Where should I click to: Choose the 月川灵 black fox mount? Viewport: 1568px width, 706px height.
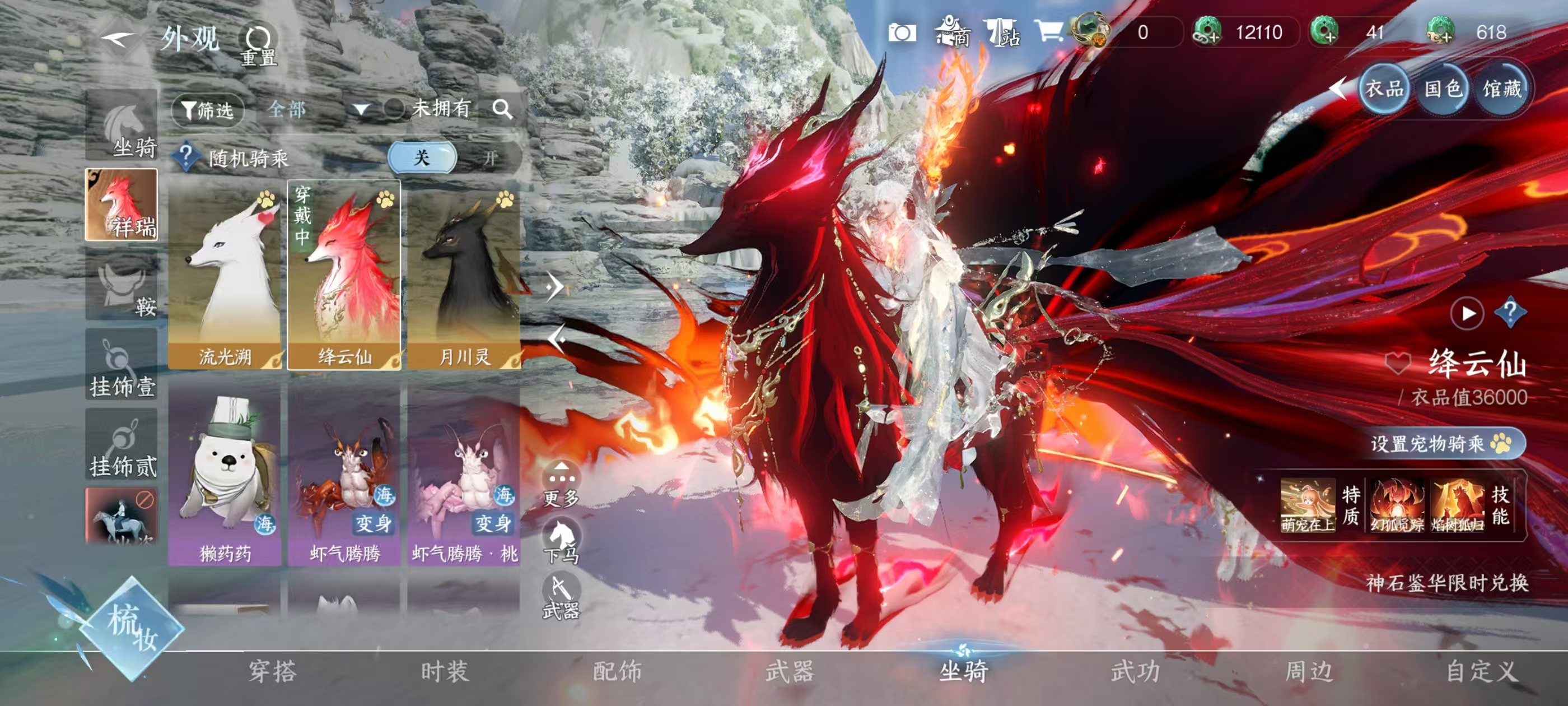pyautogui.click(x=464, y=275)
